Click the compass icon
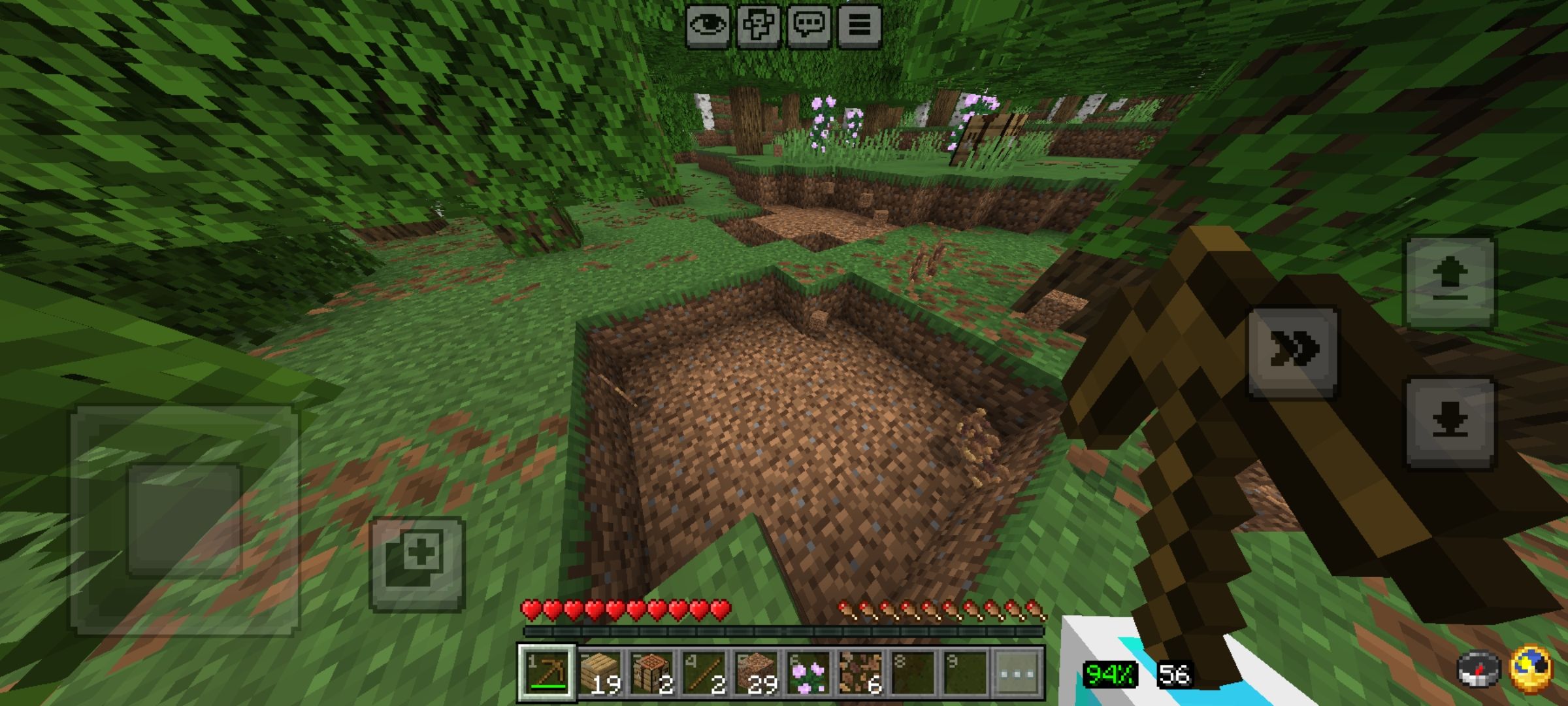This screenshot has width=1568, height=706. tap(1478, 670)
